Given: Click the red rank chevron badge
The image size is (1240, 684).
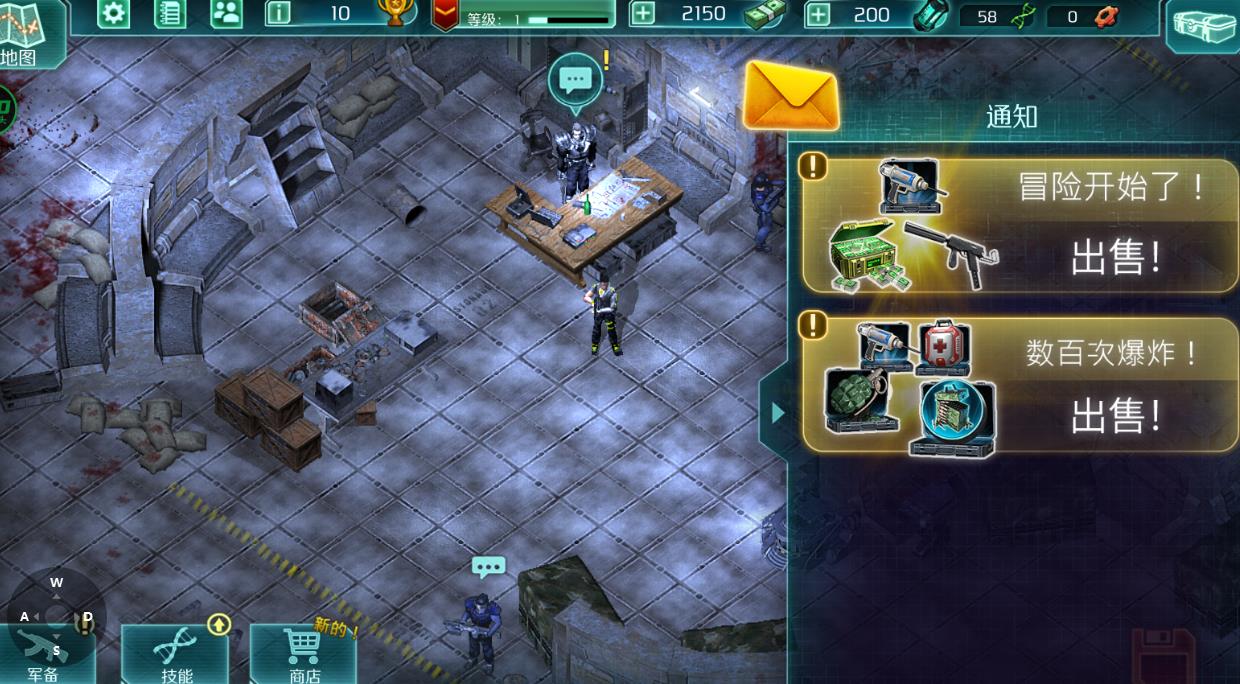Looking at the screenshot, I should 445,15.
